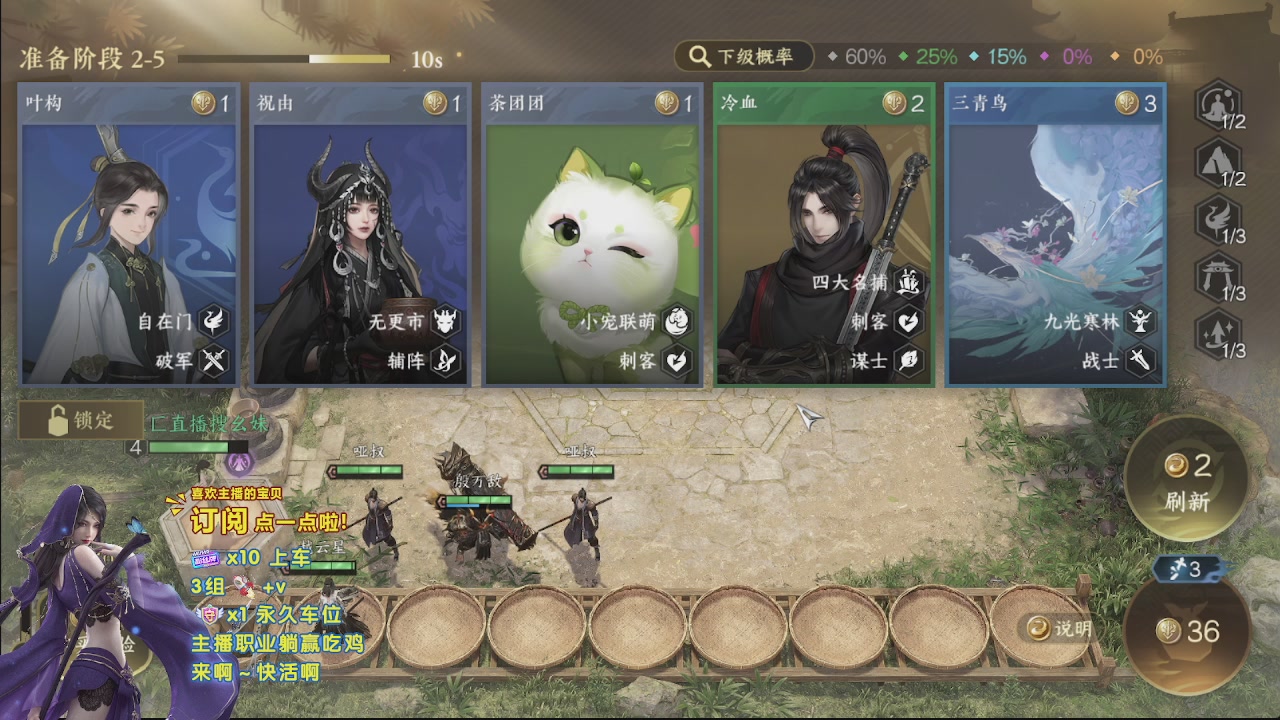Image resolution: width=1280 pixels, height=720 pixels.
Task: Purchase the 祝由 hero card
Action: (x=360, y=235)
